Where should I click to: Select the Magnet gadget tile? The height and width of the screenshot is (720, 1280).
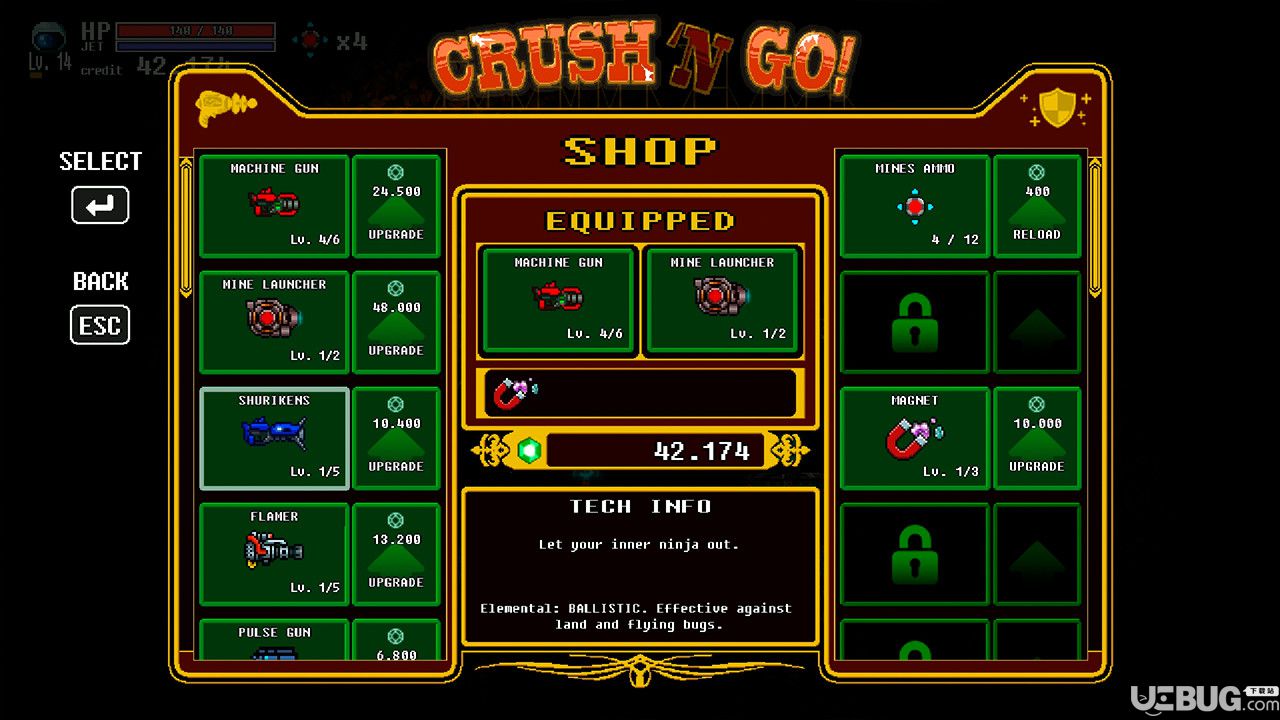point(914,438)
